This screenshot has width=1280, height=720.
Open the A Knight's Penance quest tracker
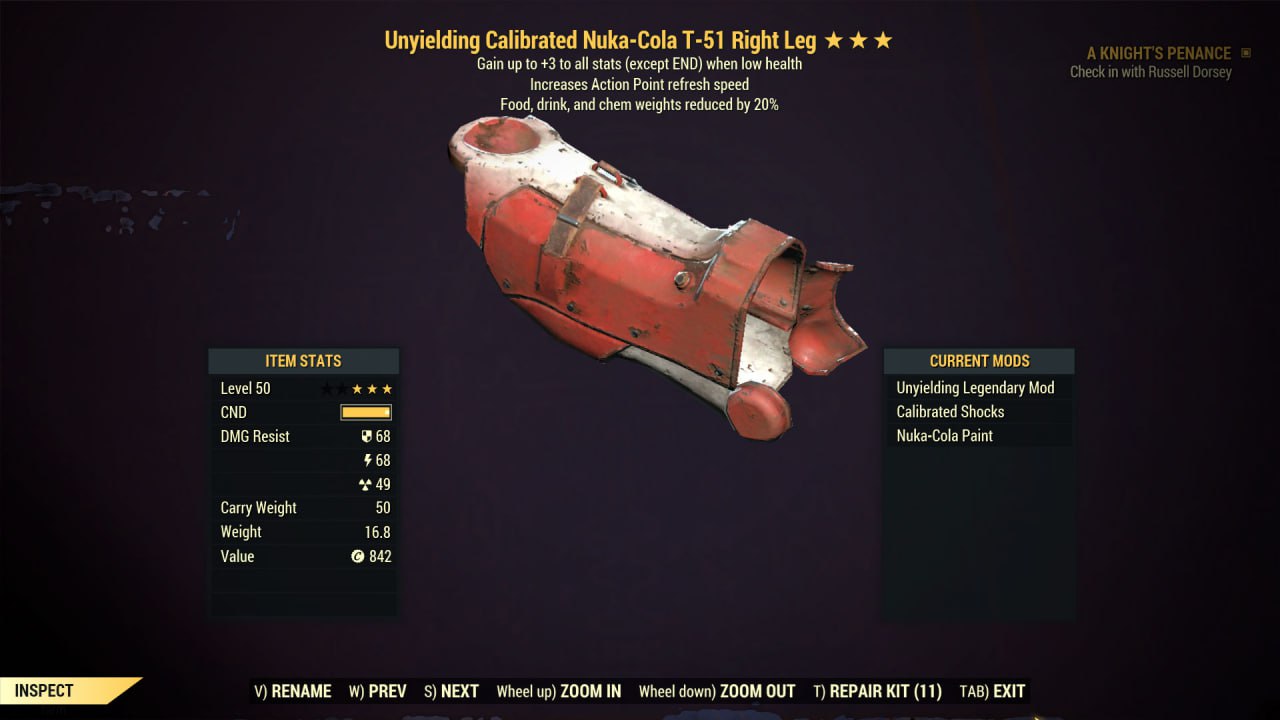pos(1158,53)
